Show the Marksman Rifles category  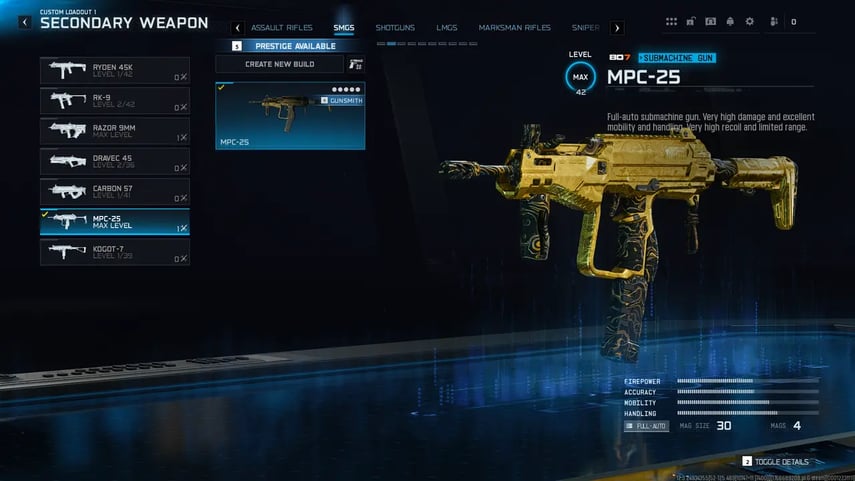(x=514, y=28)
